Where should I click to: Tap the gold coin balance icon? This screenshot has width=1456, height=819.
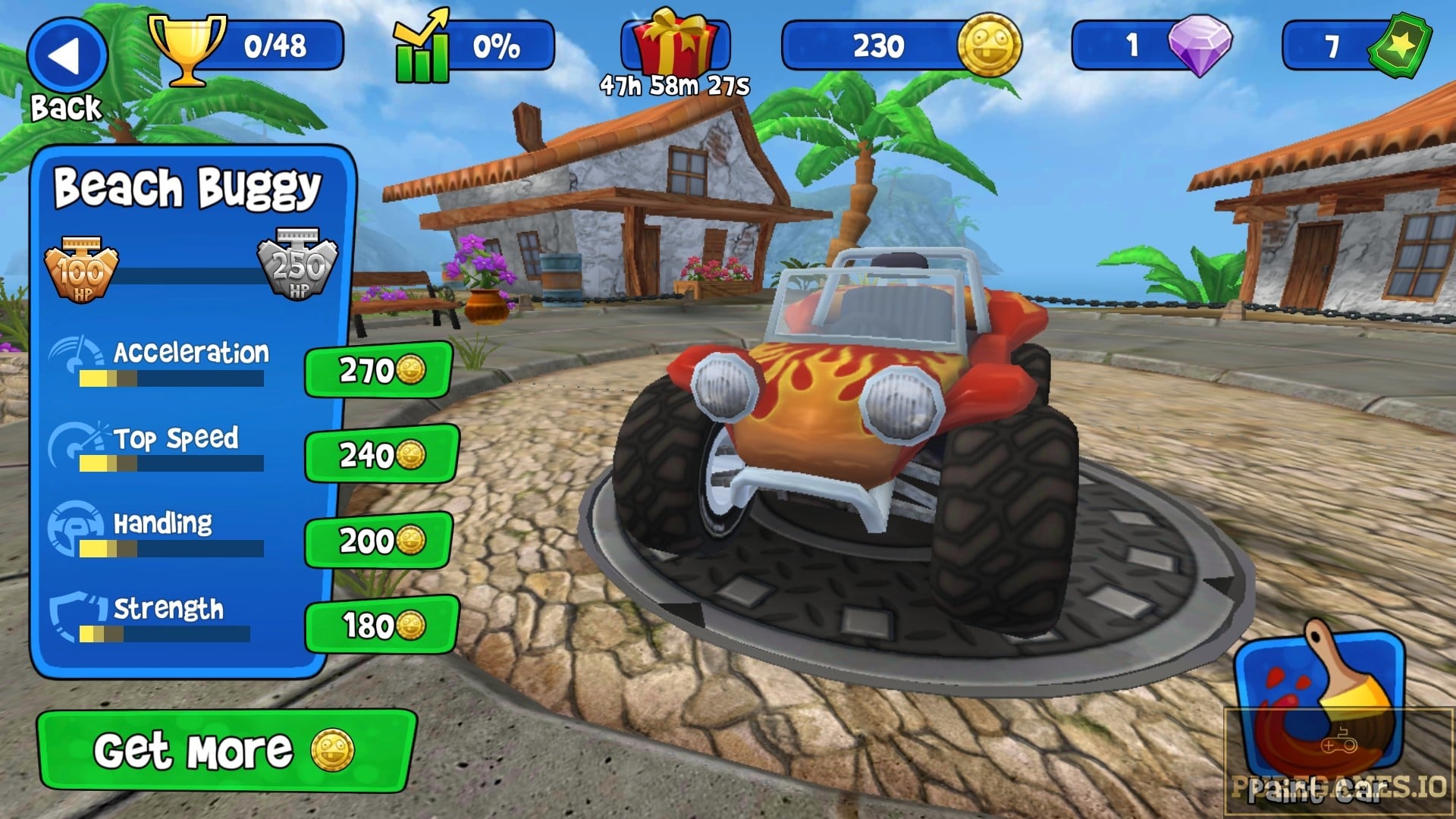click(x=988, y=45)
